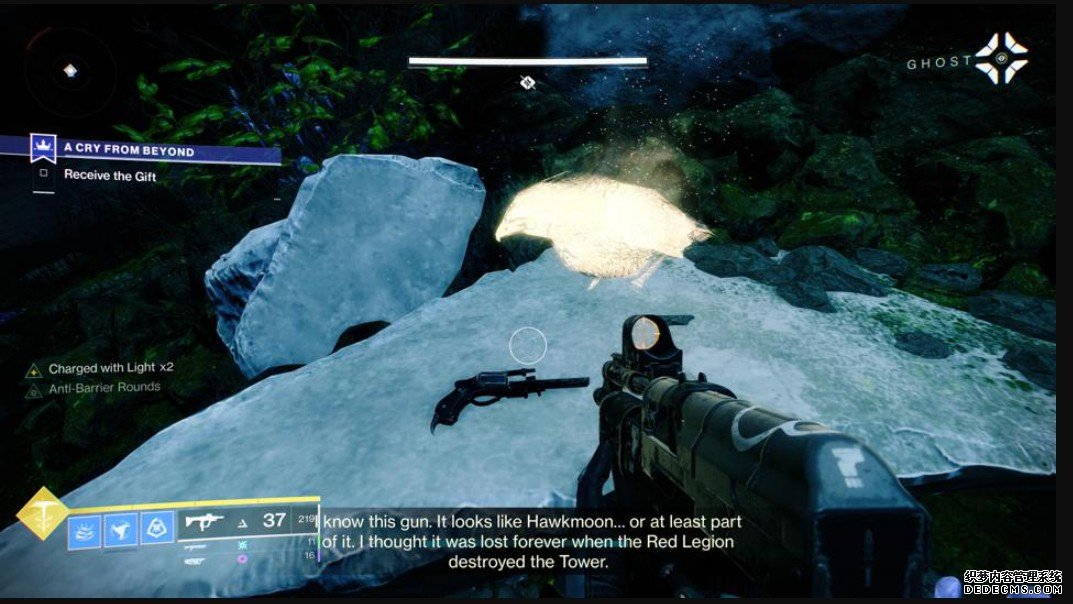
Task: Click the circular radar display
Action: (68, 72)
